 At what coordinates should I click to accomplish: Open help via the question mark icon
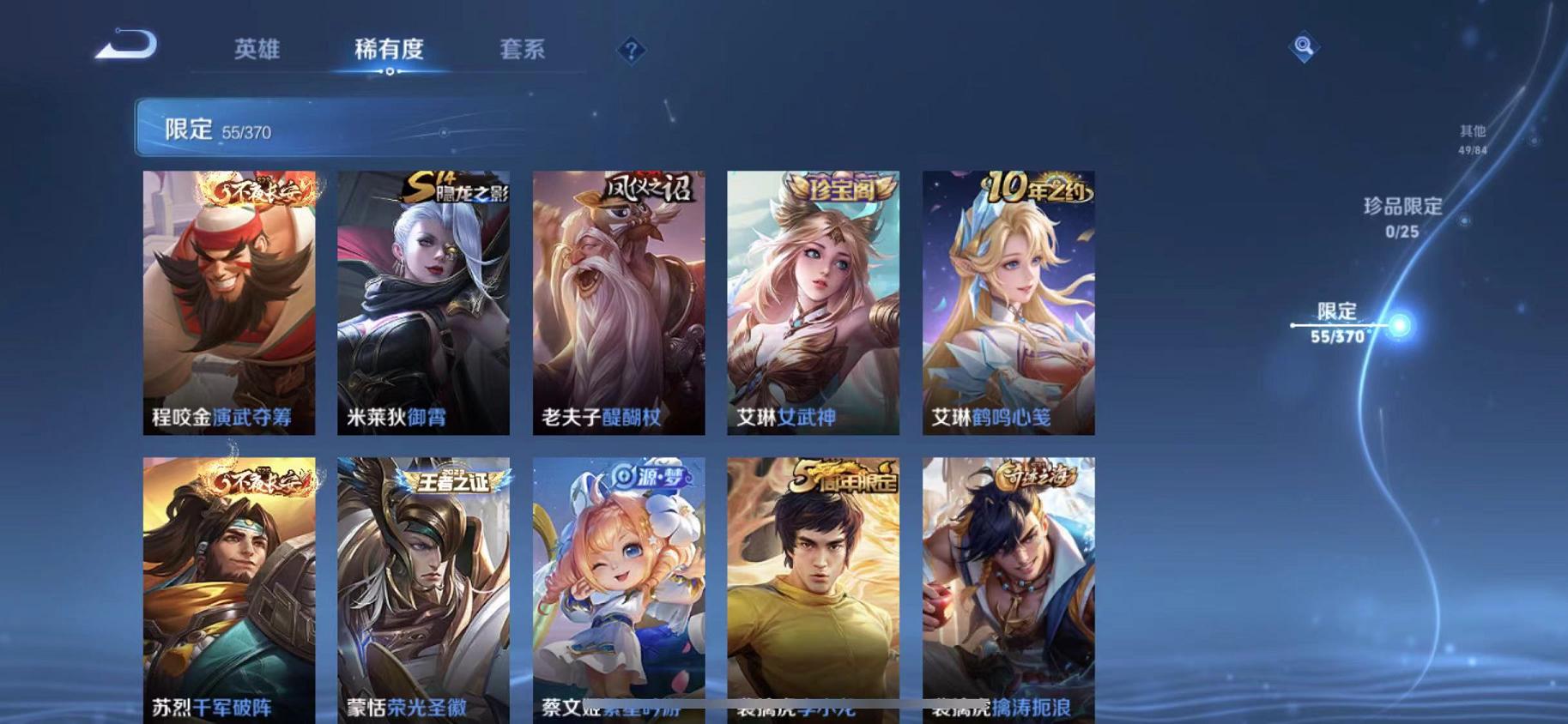pyautogui.click(x=632, y=51)
